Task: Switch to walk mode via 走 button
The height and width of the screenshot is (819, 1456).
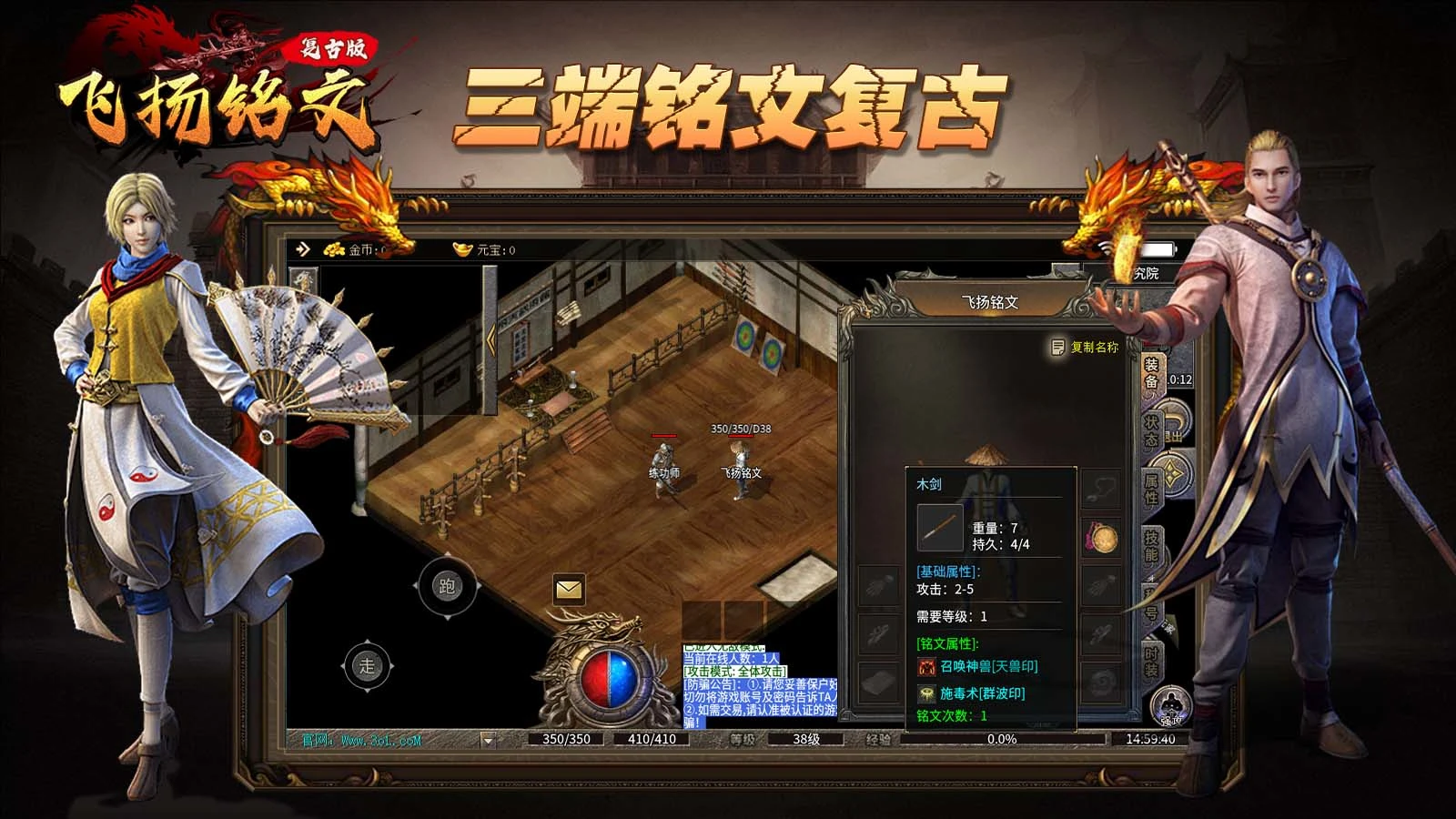Action: 367,664
